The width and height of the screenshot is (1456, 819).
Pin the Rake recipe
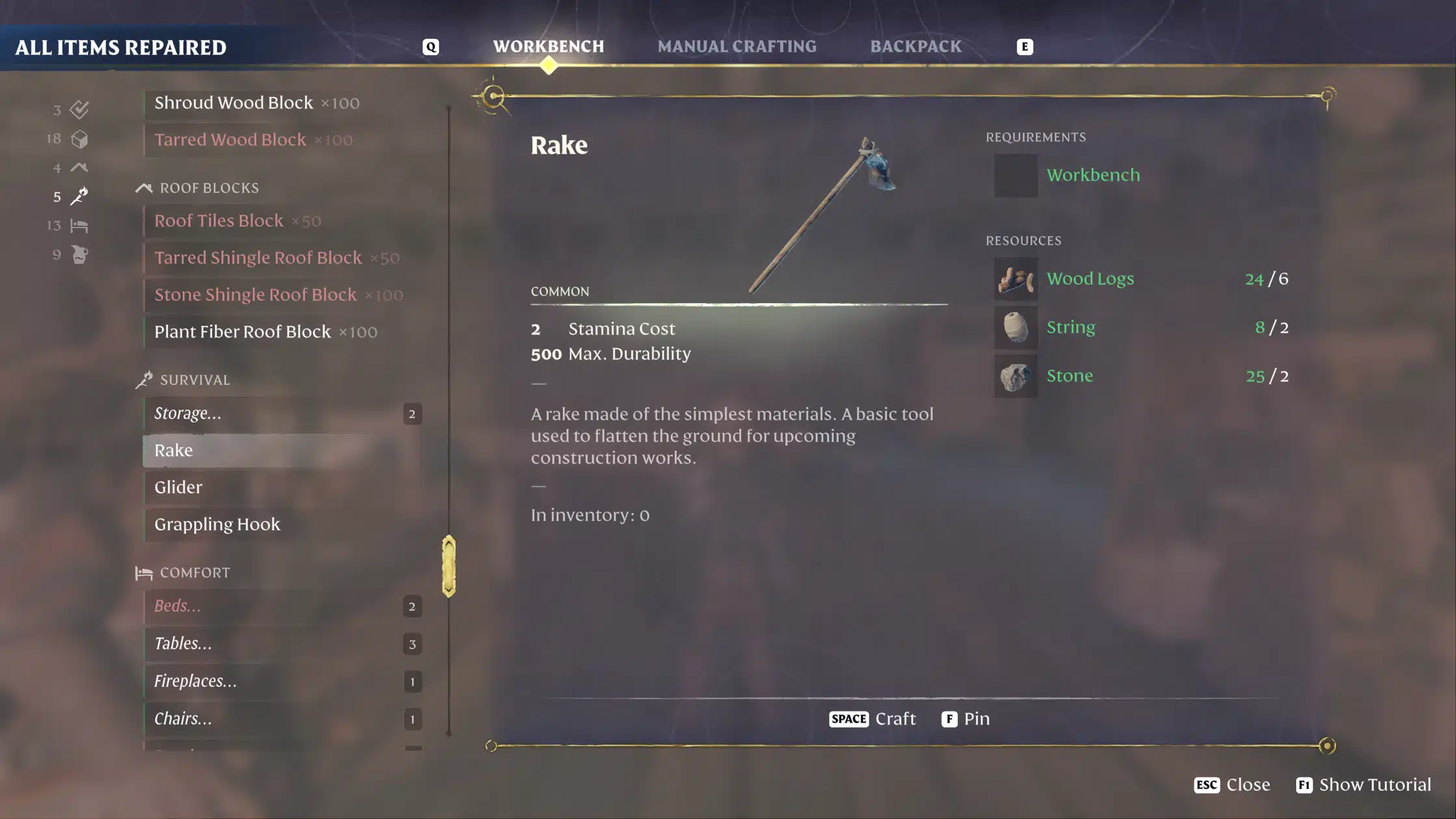coord(966,719)
